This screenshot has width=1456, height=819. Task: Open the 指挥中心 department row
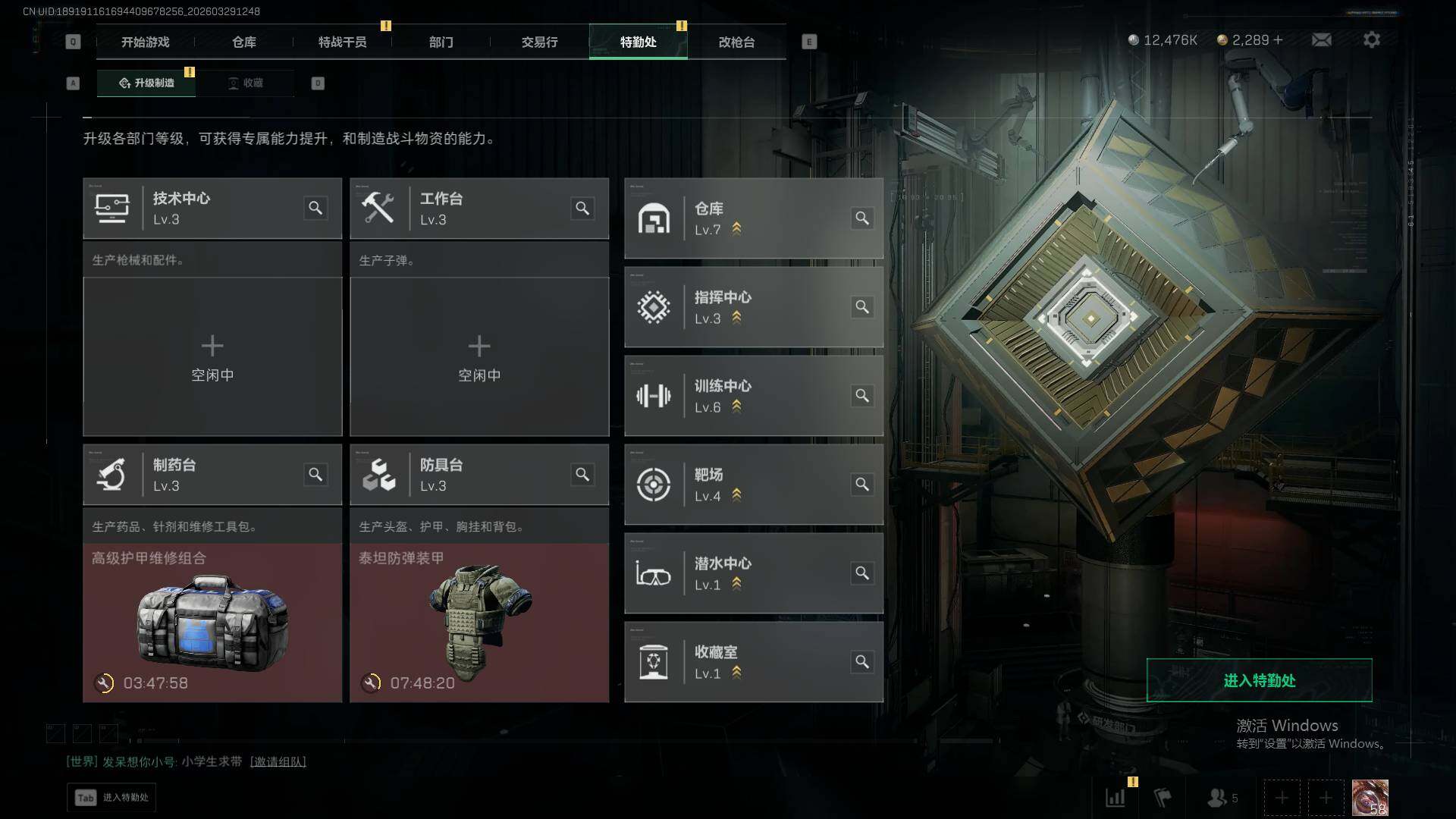click(x=753, y=307)
